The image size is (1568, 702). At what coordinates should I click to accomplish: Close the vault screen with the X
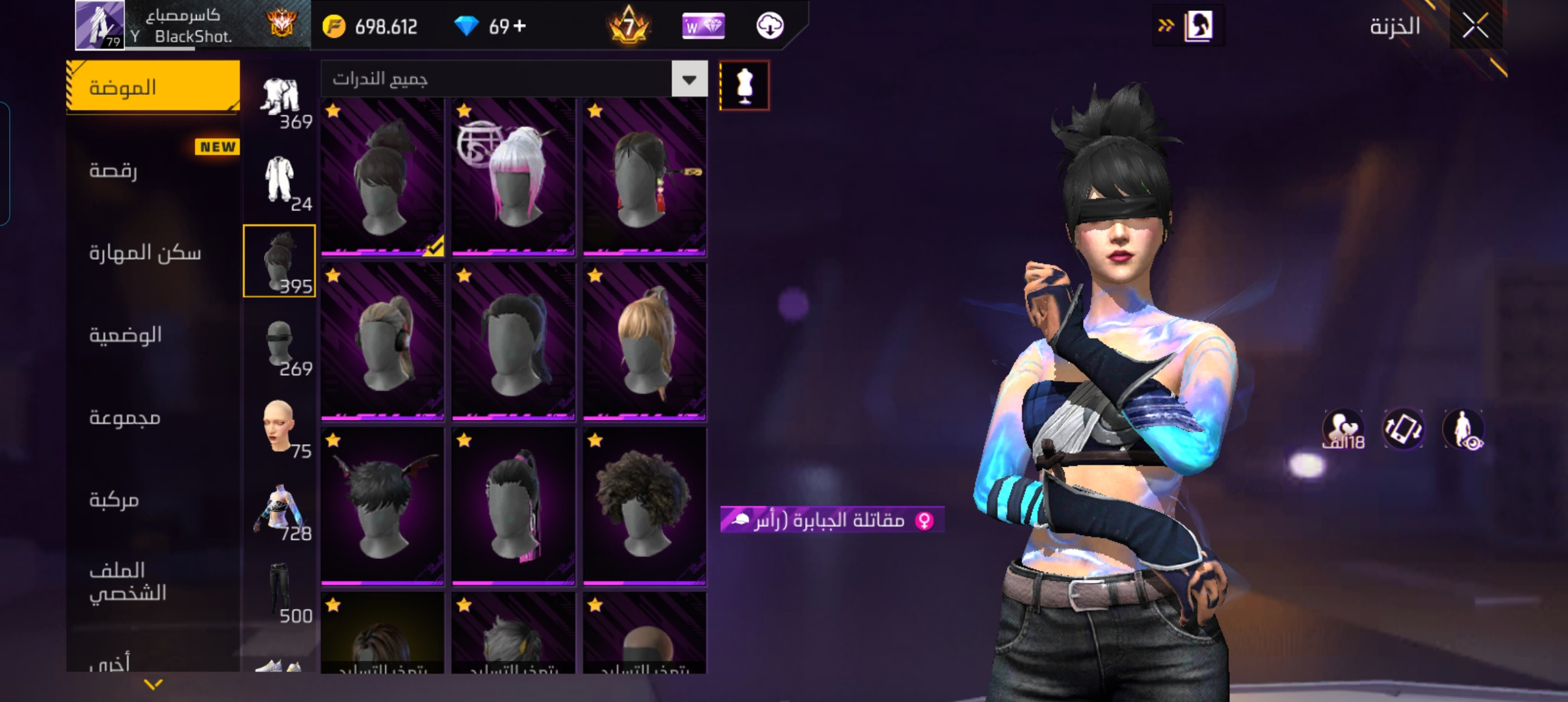tap(1475, 27)
